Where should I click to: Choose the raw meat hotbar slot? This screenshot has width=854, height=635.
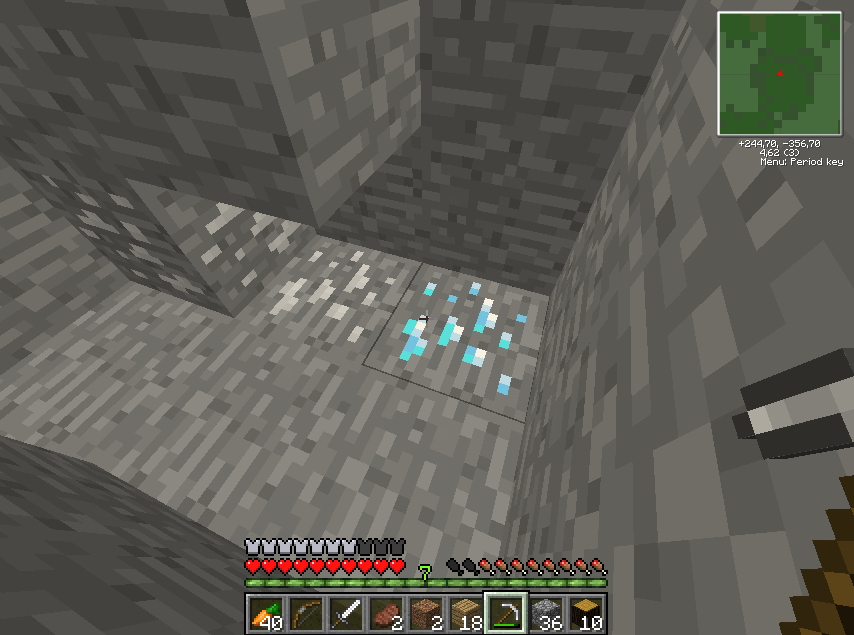pos(385,612)
